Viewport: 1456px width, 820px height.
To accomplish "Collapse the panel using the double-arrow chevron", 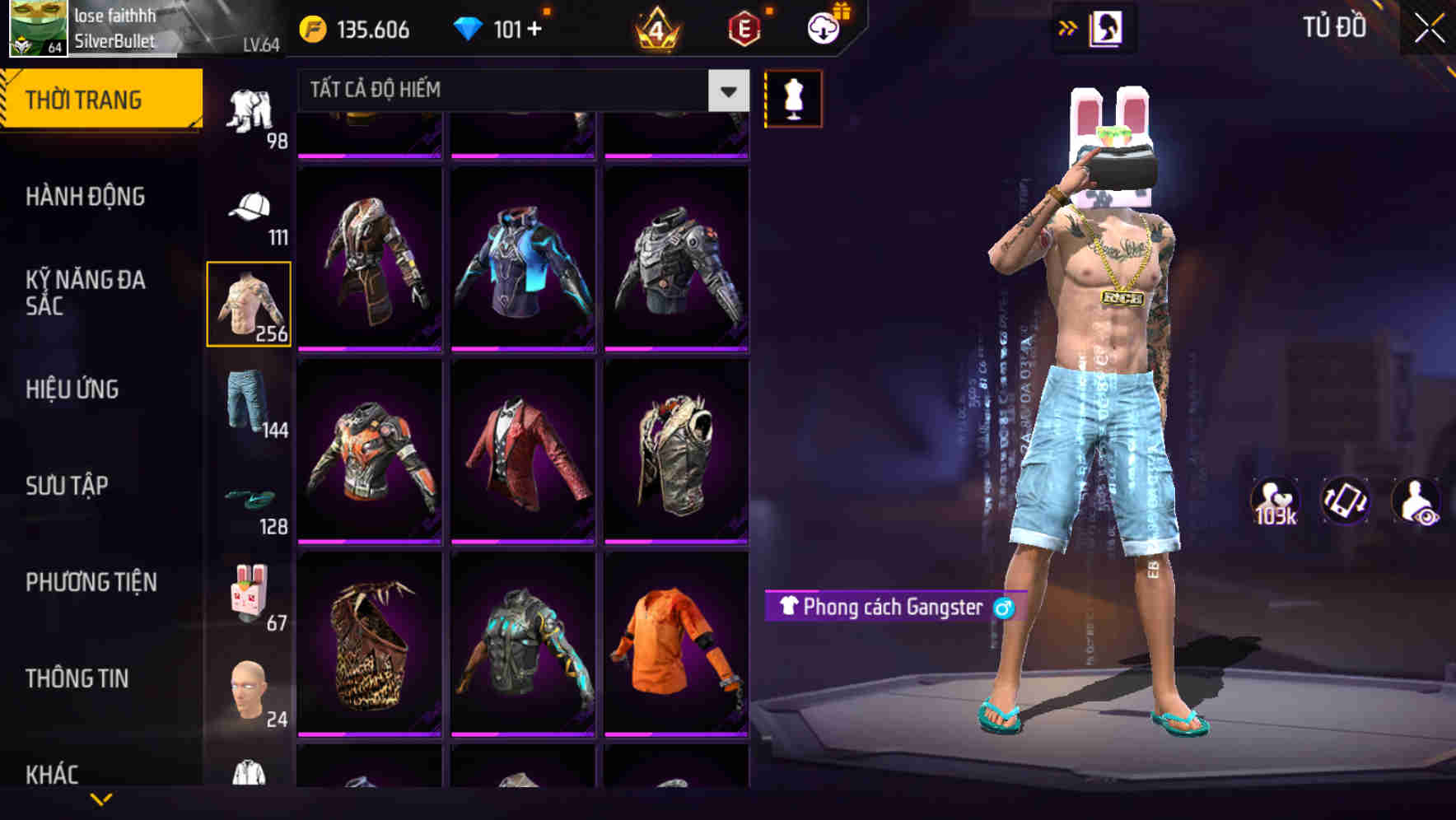I will [1068, 26].
